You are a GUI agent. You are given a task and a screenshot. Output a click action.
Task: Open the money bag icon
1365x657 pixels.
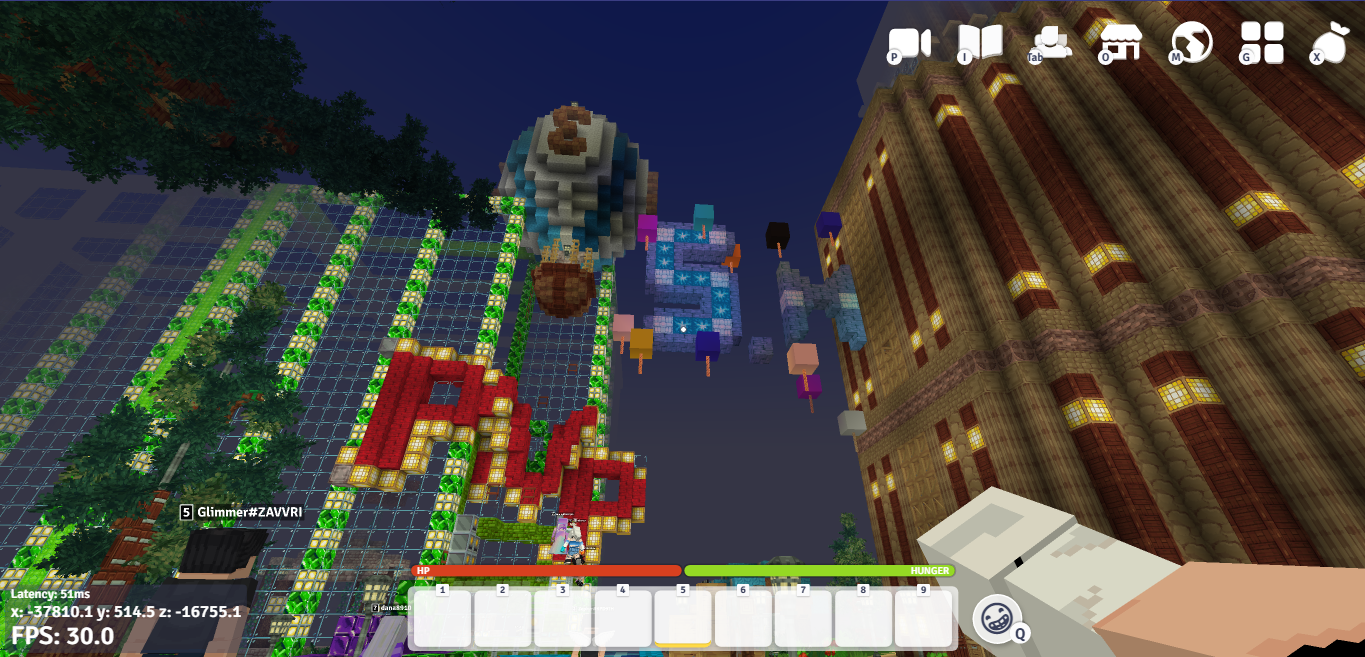point(1331,43)
